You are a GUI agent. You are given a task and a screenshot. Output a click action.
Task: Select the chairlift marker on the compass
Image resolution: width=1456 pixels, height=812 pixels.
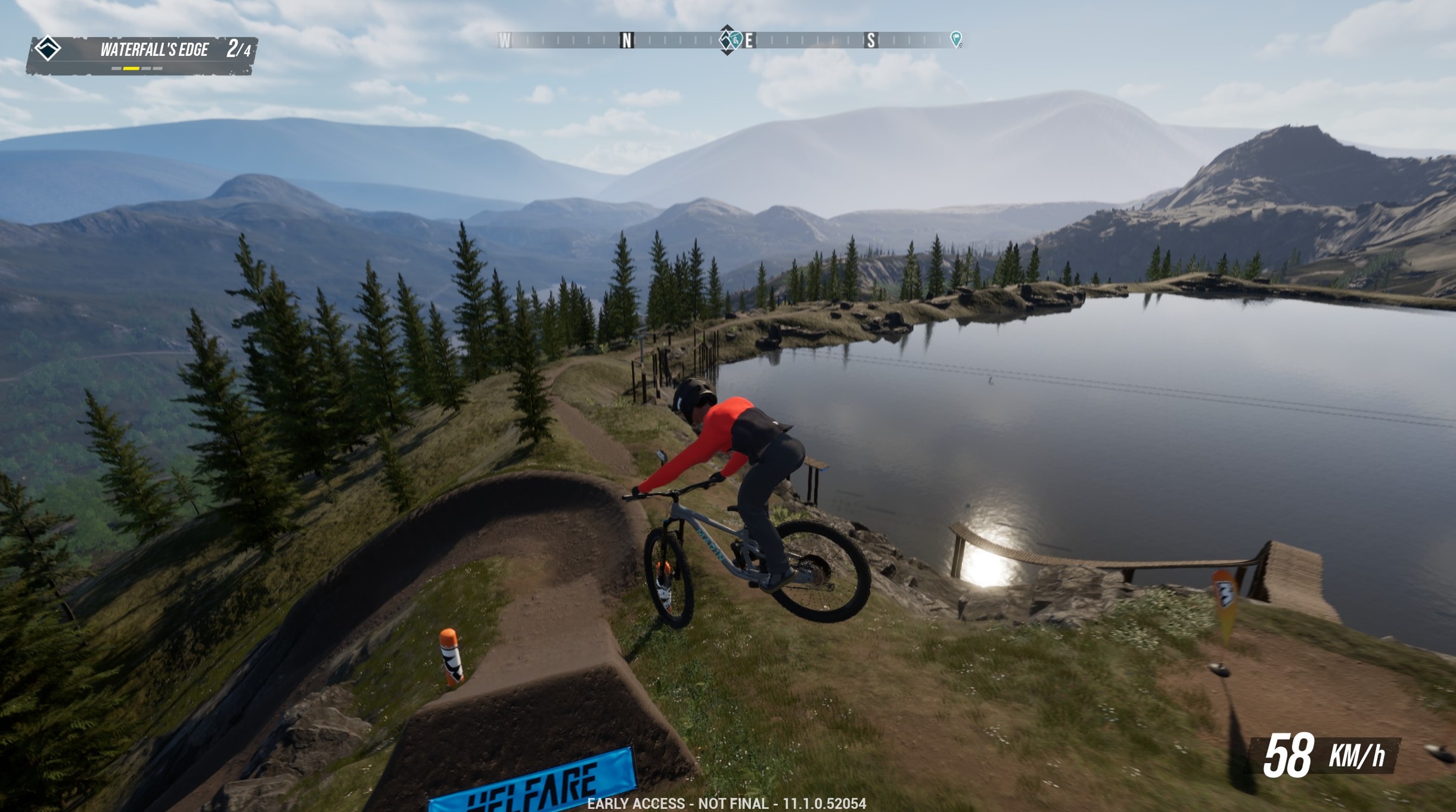pyautogui.click(x=736, y=40)
